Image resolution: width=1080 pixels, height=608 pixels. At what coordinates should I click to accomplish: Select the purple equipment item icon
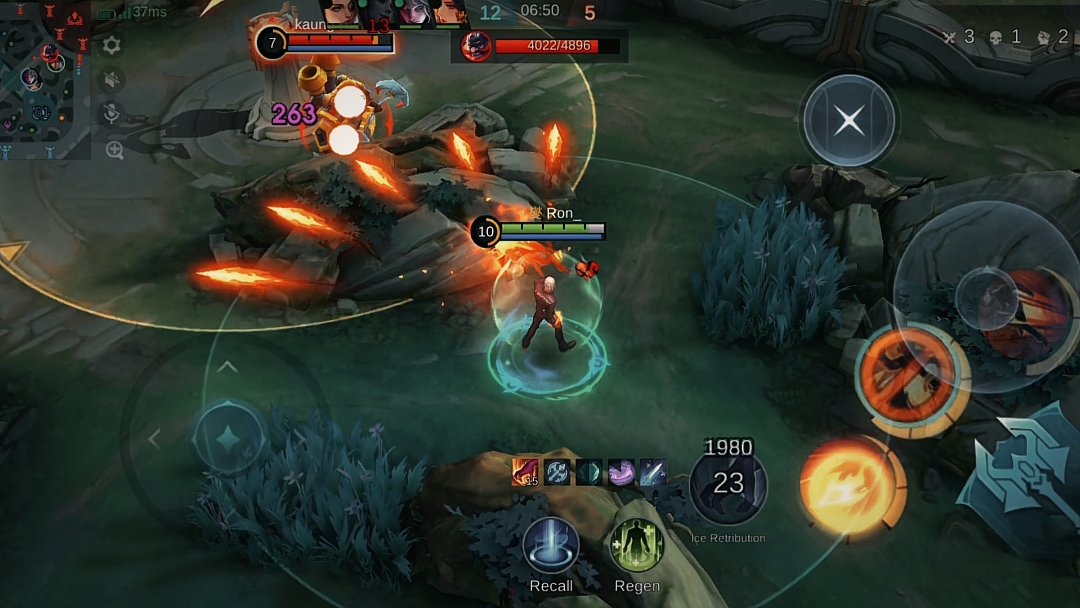point(621,472)
